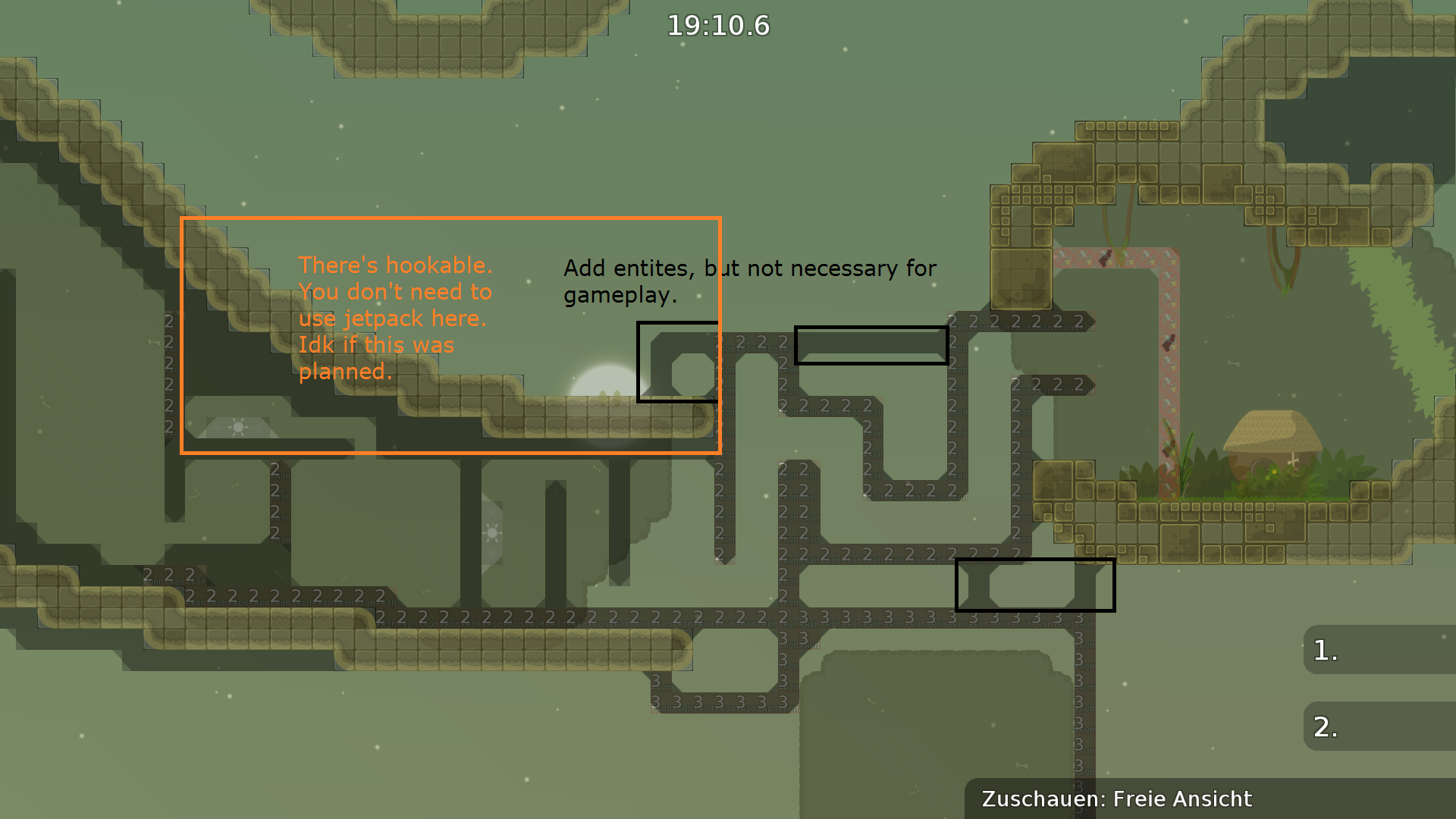This screenshot has width=1456, height=819.
Task: Click the Zuschauen: Freie Ansicht status bar
Action: [1116, 799]
